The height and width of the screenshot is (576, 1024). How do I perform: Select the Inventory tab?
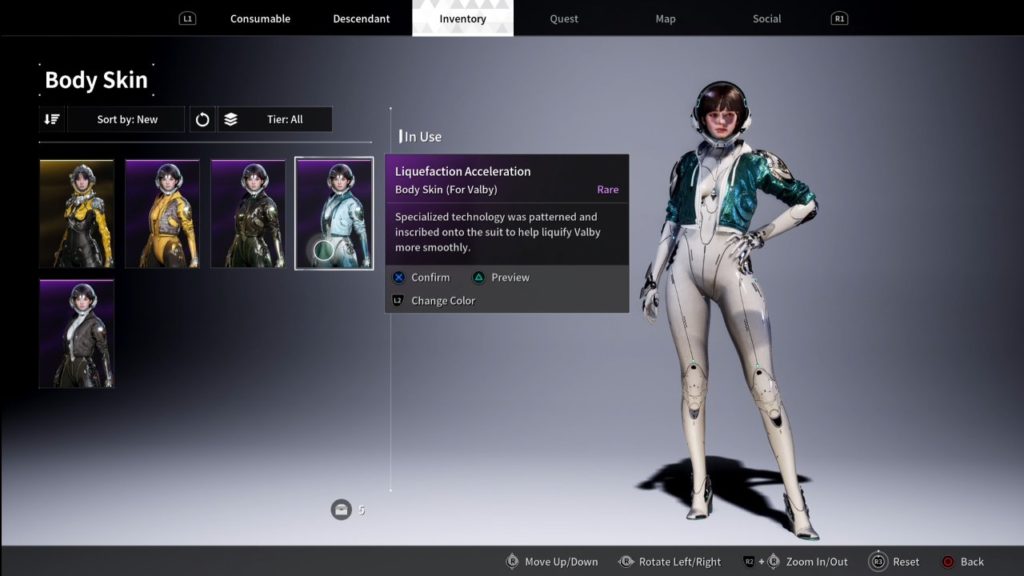[463, 19]
